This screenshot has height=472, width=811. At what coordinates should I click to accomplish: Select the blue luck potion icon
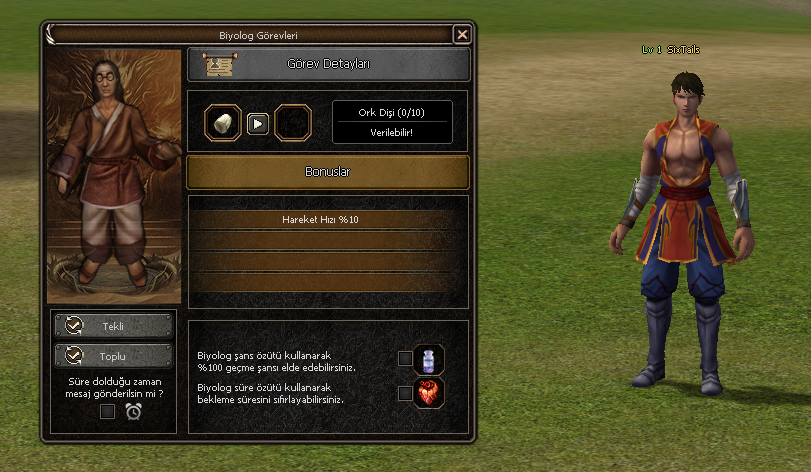429,359
